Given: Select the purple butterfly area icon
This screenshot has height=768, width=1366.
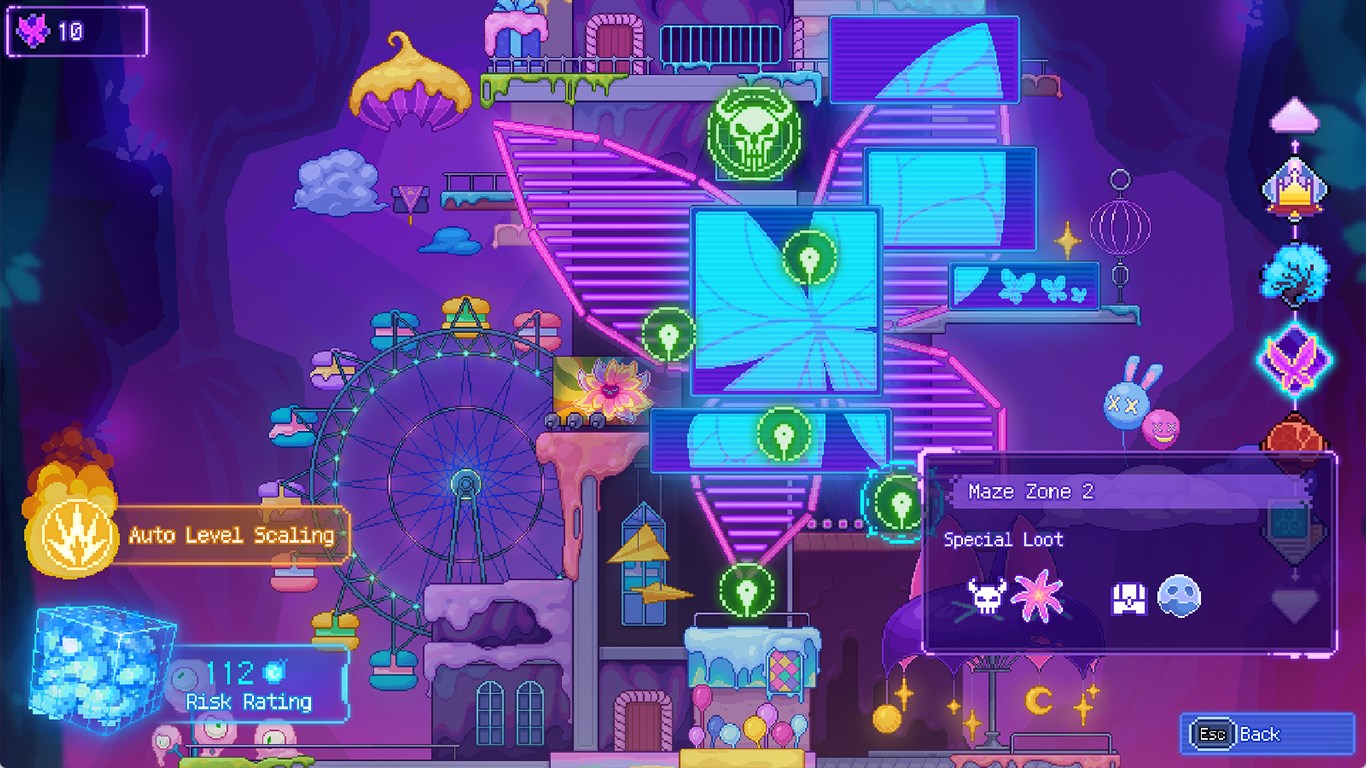Looking at the screenshot, I should [x=1296, y=357].
